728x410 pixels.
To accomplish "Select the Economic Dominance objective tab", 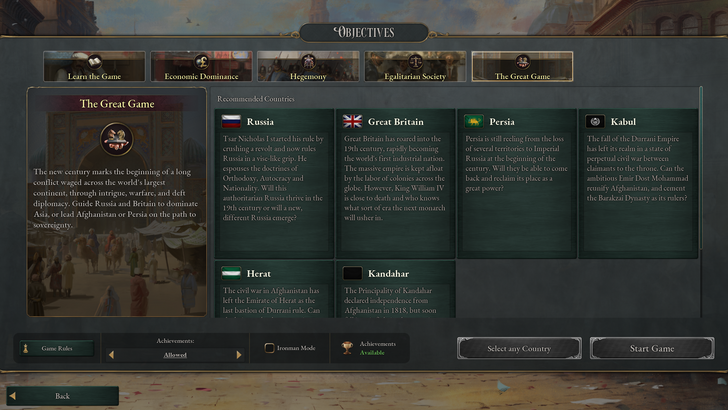I will (x=201, y=67).
